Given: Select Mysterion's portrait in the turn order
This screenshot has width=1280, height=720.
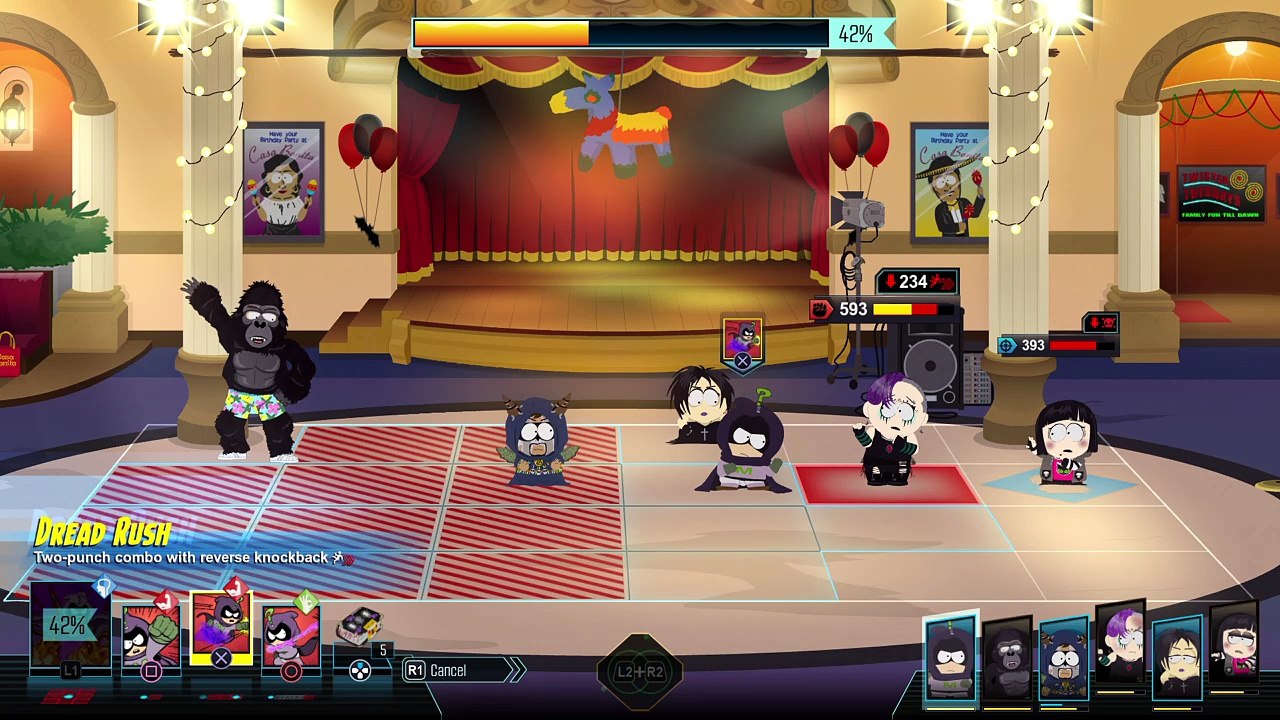Looking at the screenshot, I should [x=949, y=658].
